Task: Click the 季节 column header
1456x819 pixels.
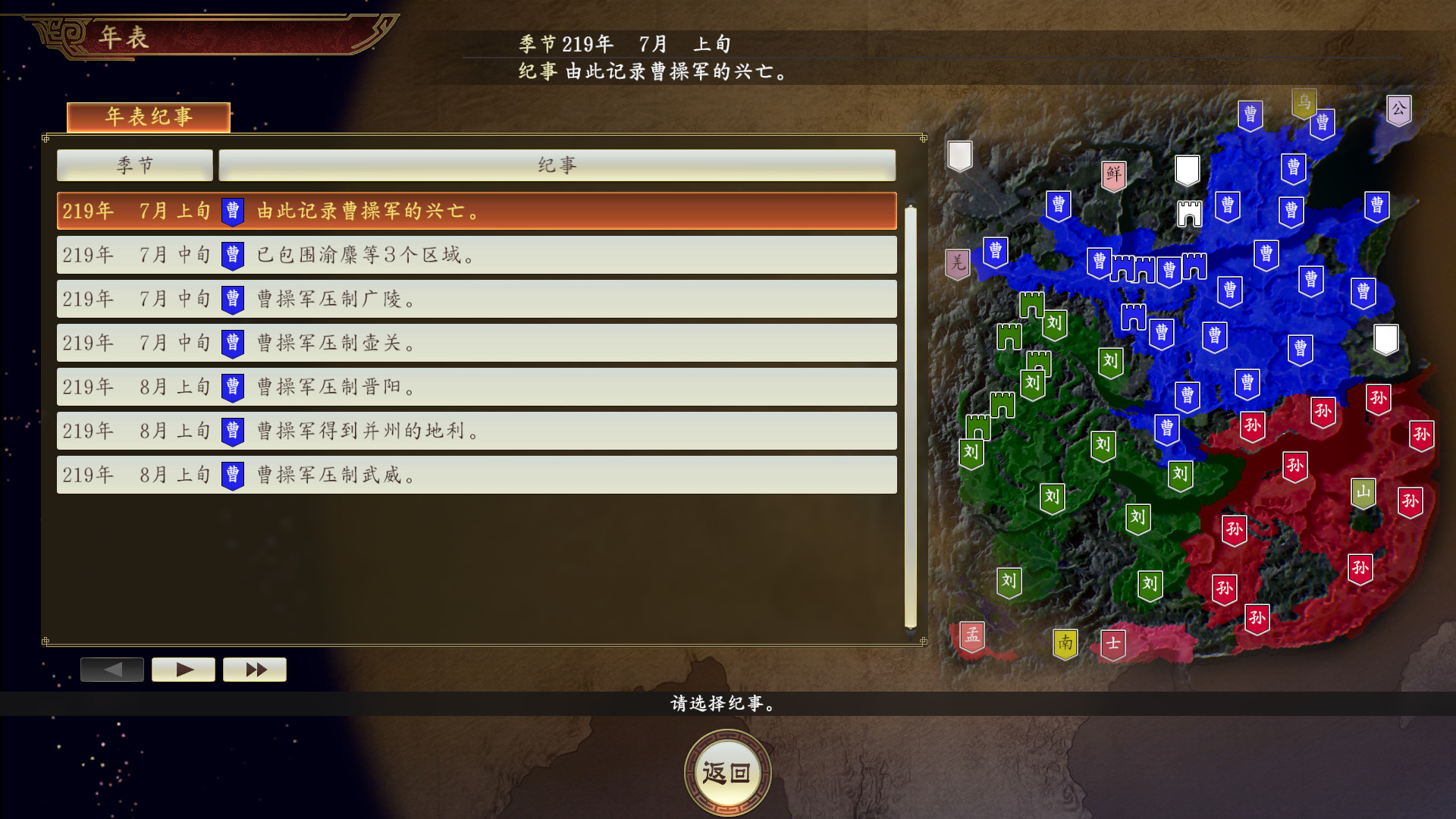Action: coord(135,165)
